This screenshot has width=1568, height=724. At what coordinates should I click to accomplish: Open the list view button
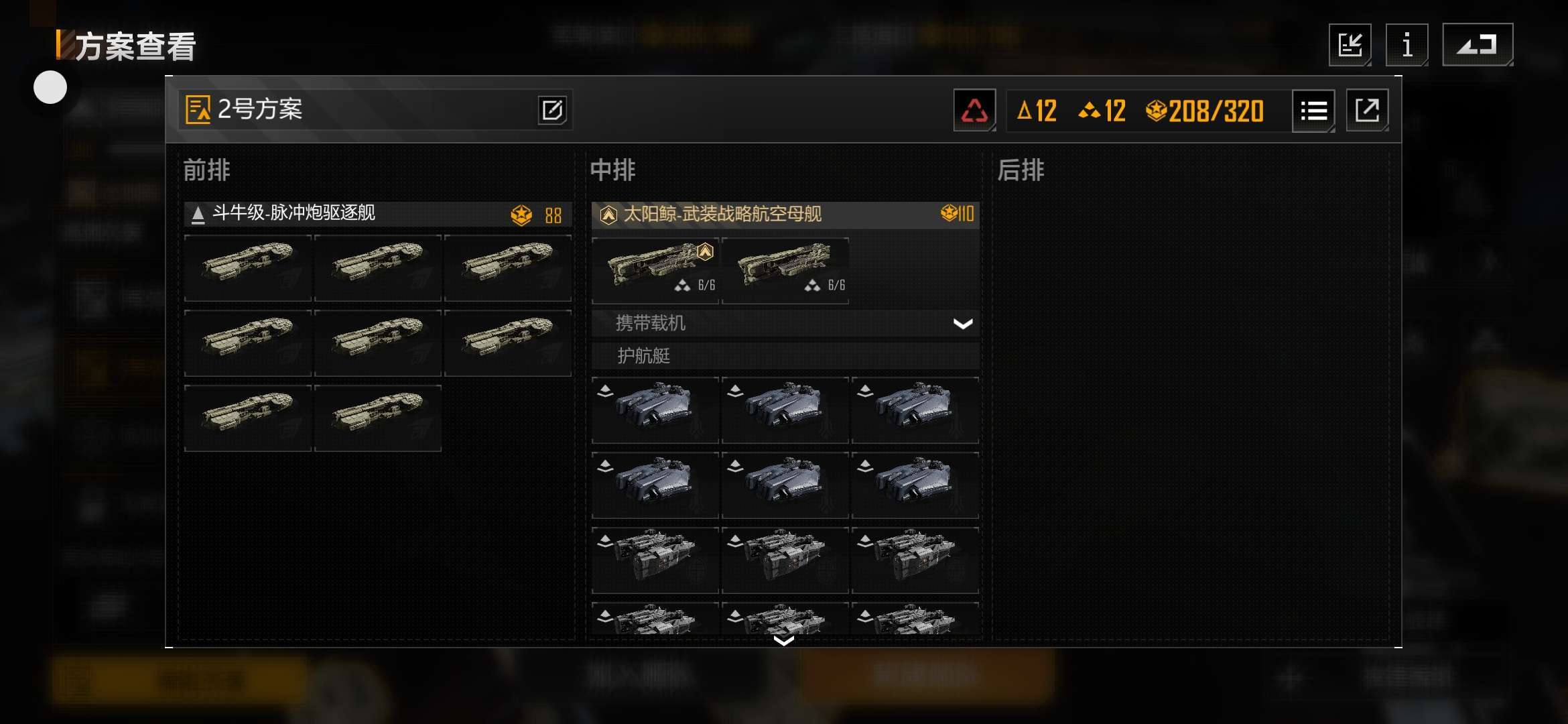click(x=1313, y=111)
